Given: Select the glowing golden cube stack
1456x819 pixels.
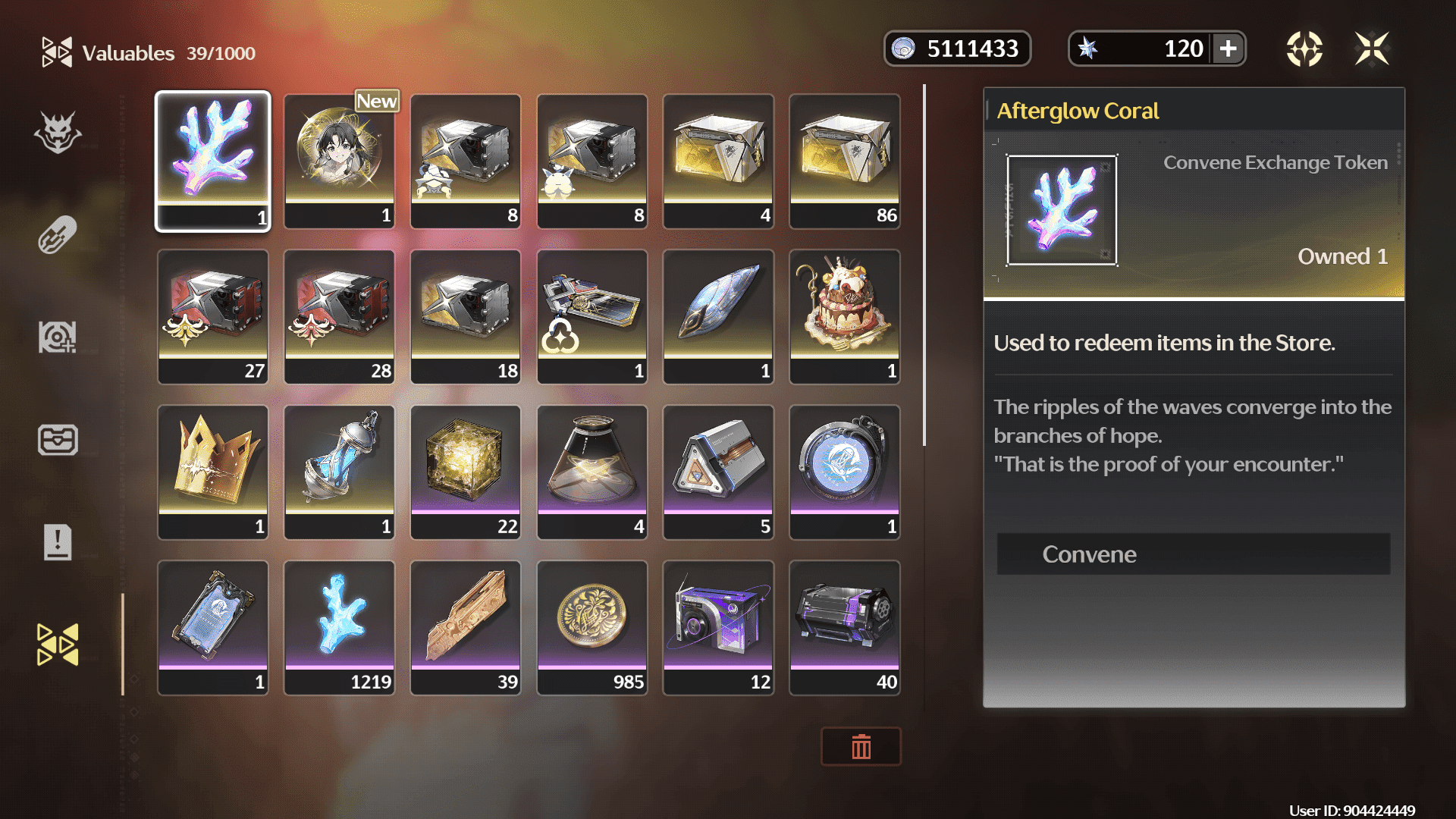Looking at the screenshot, I should 466,472.
